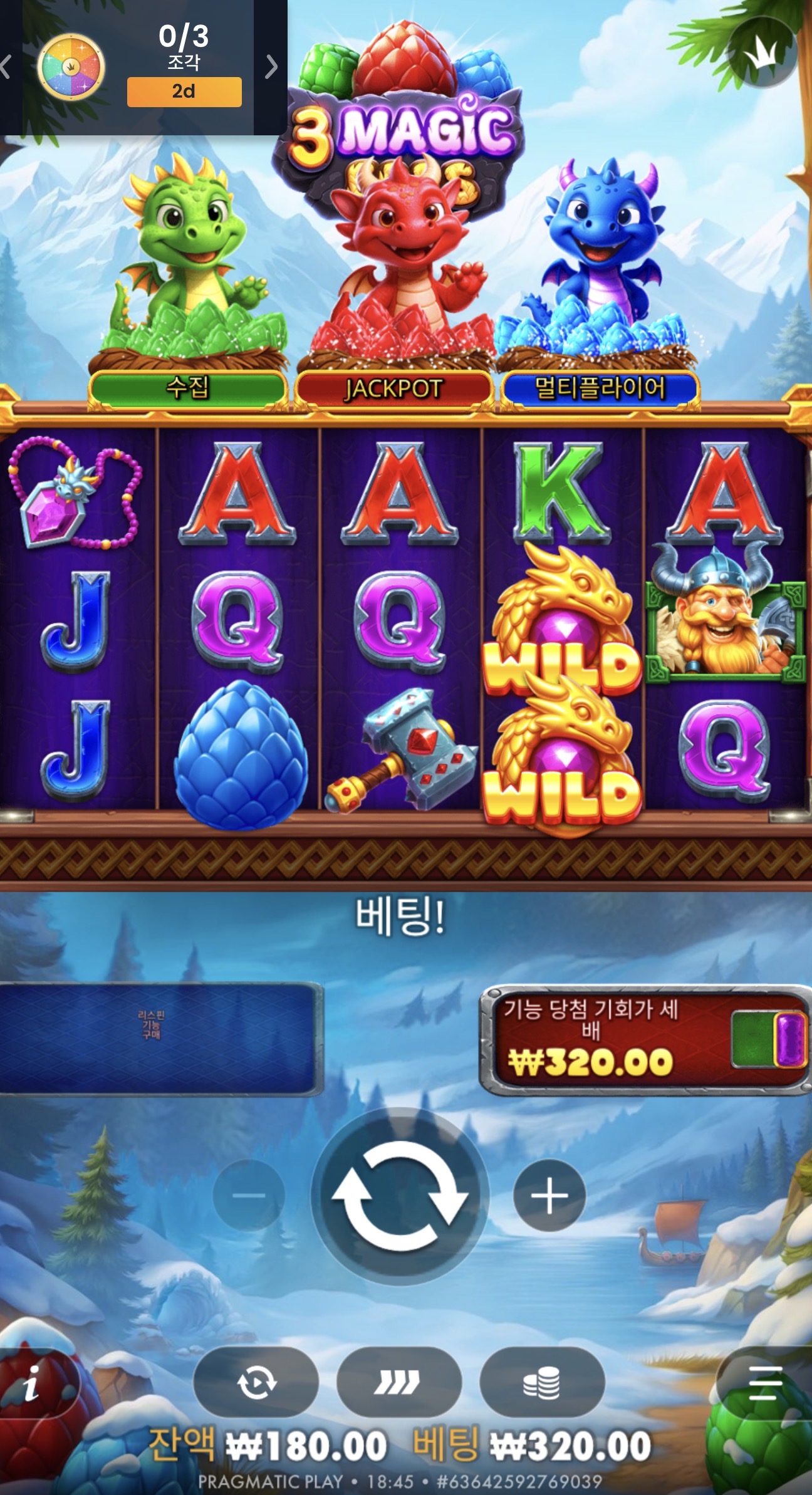Click the green 수집 dragon label
The width and height of the screenshot is (812, 1495).
pyautogui.click(x=189, y=387)
